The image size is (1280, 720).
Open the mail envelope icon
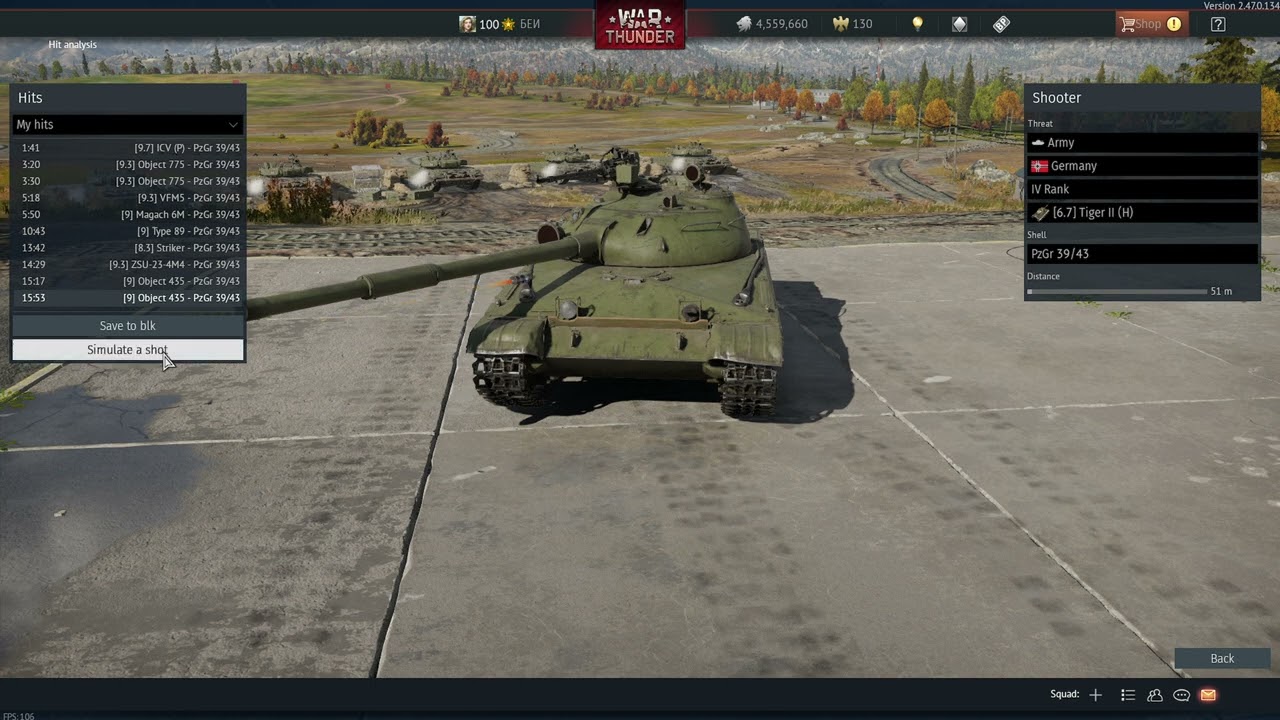tap(1208, 695)
